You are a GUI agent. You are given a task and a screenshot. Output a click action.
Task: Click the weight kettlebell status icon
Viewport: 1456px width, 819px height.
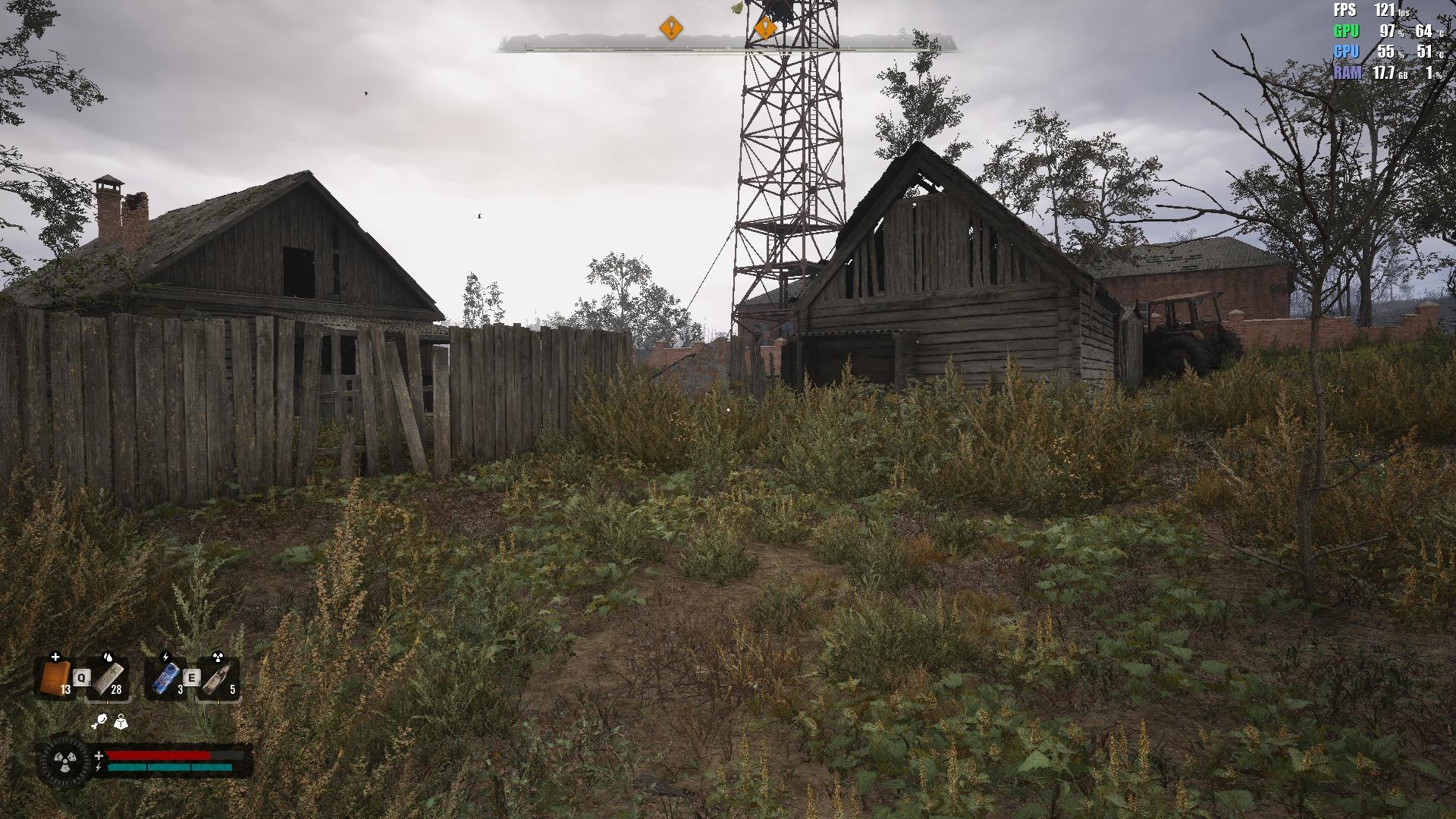point(121,722)
